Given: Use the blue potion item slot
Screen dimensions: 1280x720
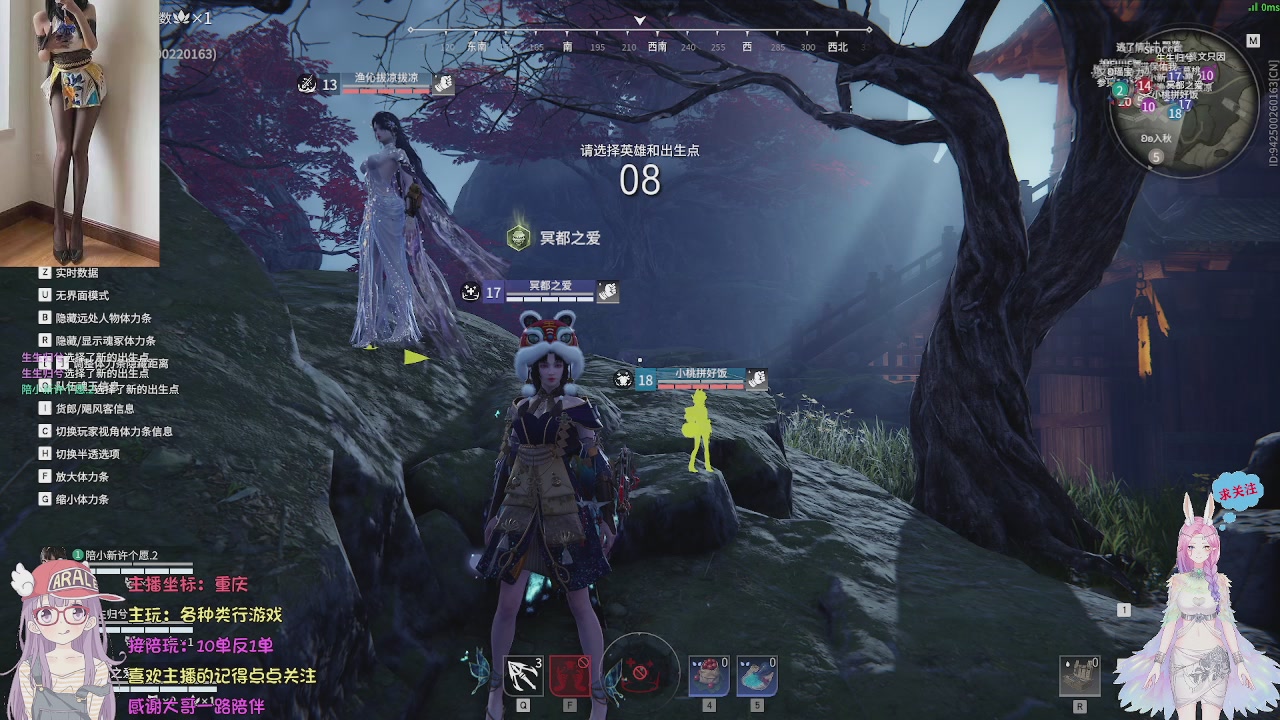Looking at the screenshot, I should click(x=757, y=676).
